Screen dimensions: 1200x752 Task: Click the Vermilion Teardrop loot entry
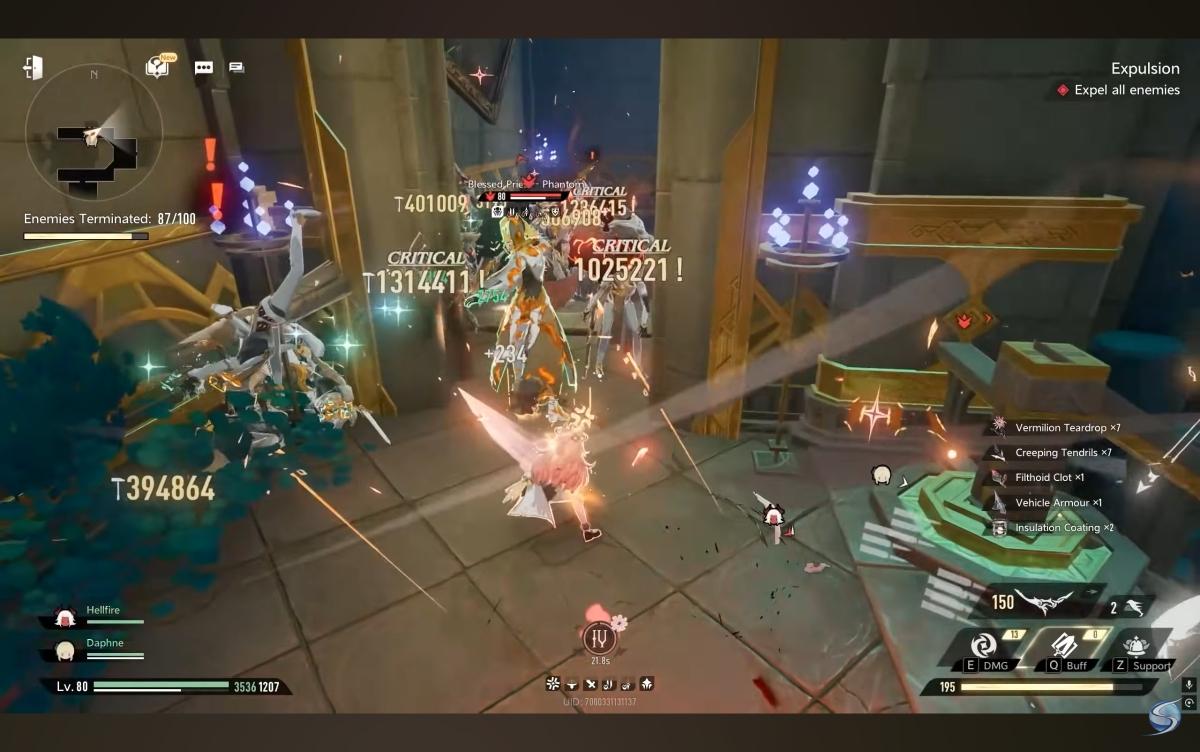pos(1058,428)
